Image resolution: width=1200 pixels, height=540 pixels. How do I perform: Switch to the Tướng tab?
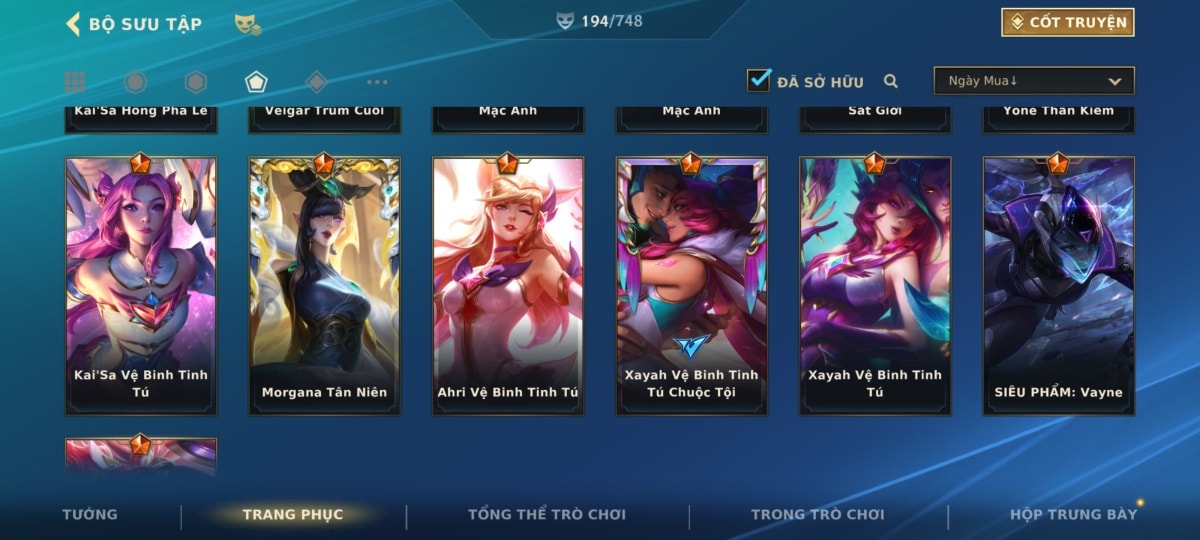click(90, 514)
